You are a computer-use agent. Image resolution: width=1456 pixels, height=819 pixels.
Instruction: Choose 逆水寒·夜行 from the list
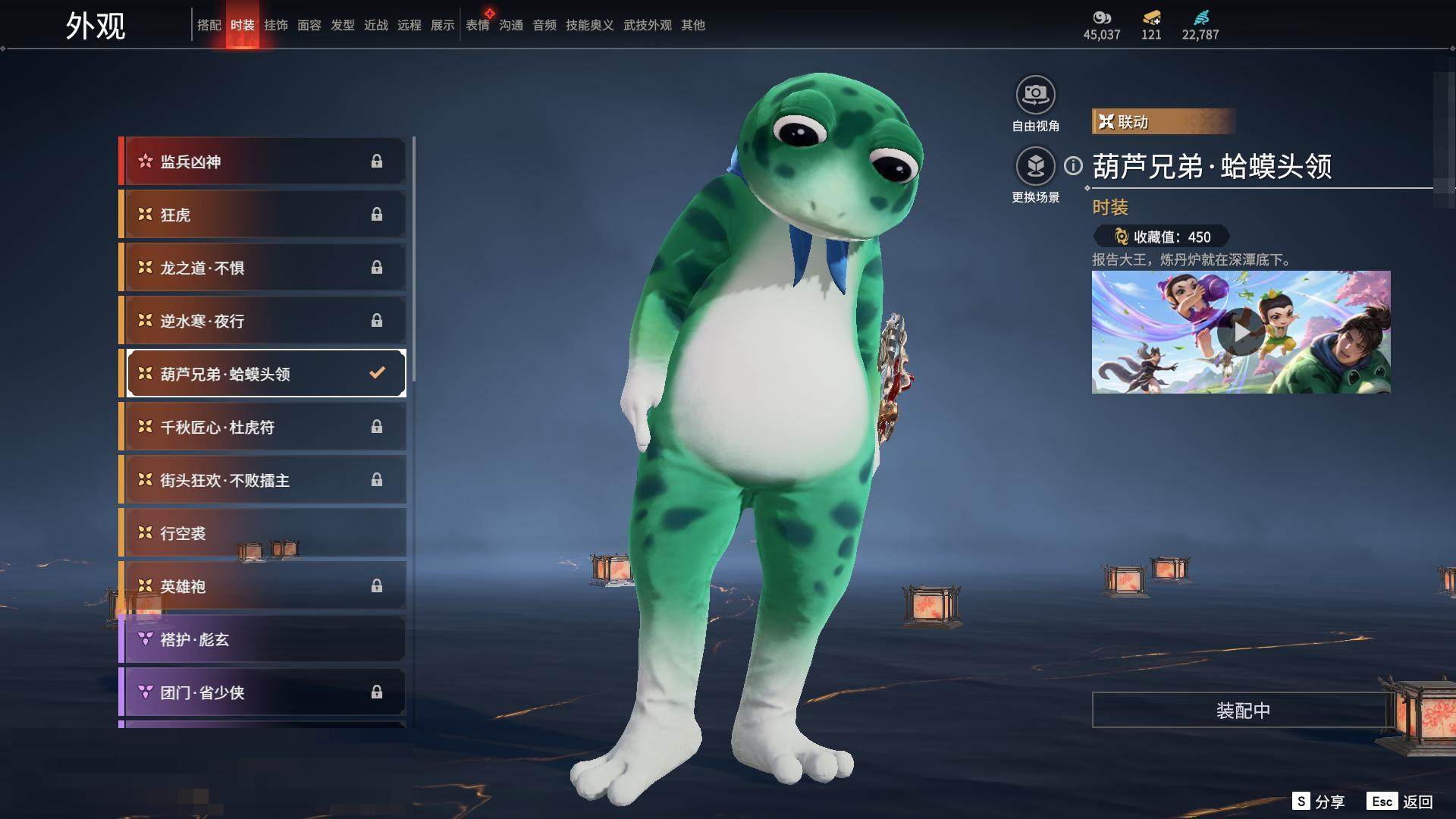point(263,321)
